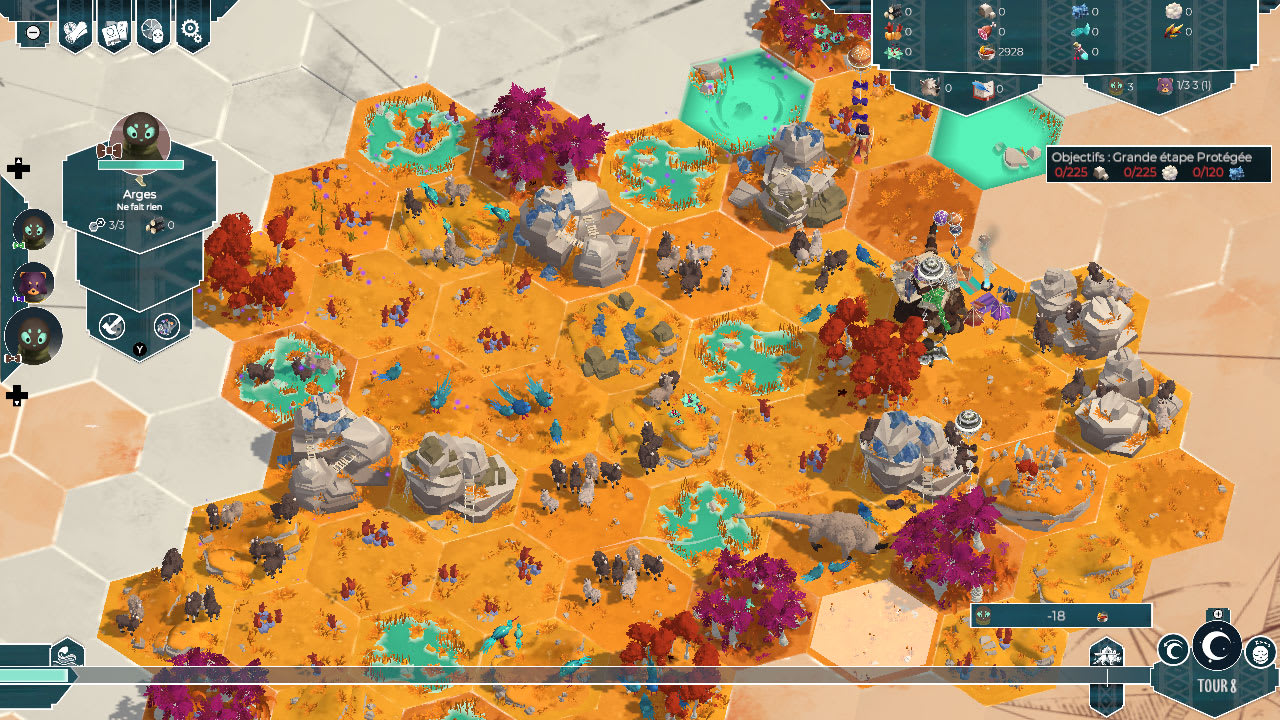This screenshot has height=720, width=1280.
Task: Click the round minus button
Action: 33,32
